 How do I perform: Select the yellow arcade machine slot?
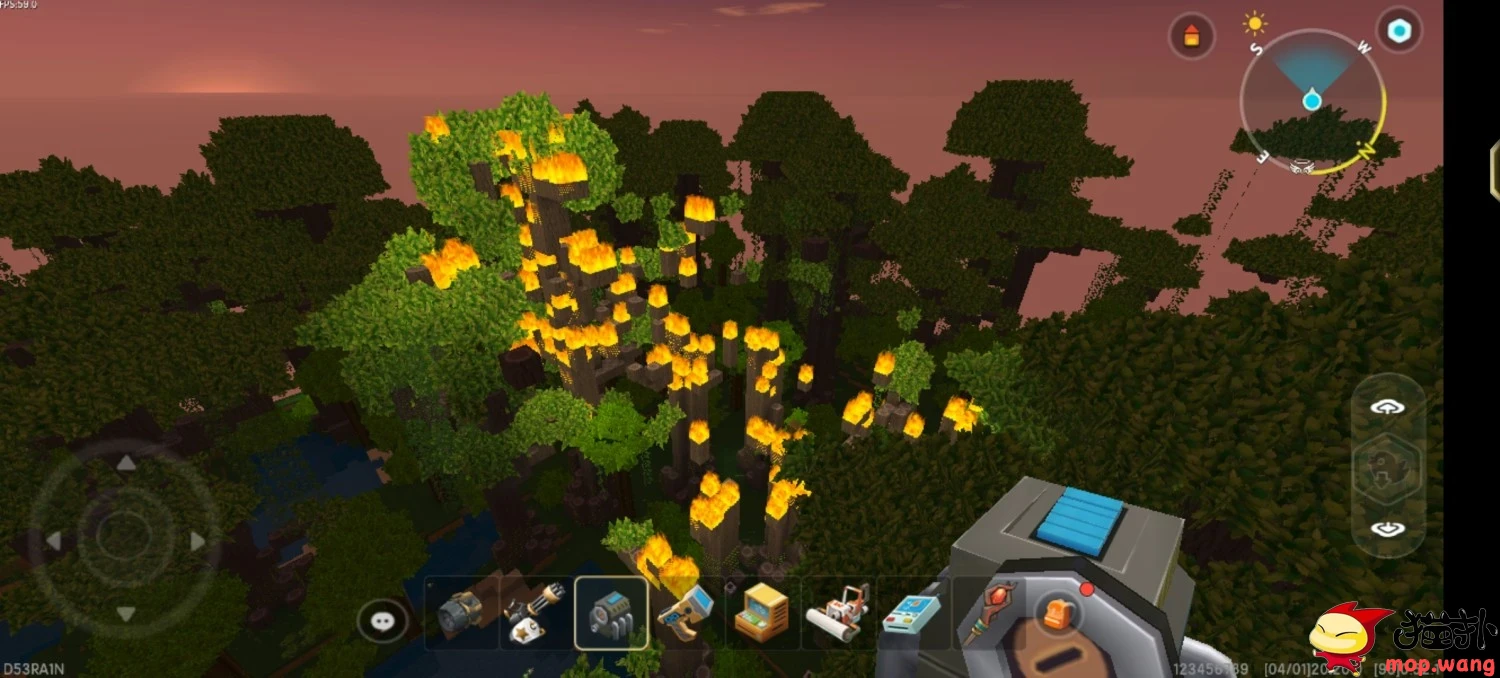tap(761, 613)
